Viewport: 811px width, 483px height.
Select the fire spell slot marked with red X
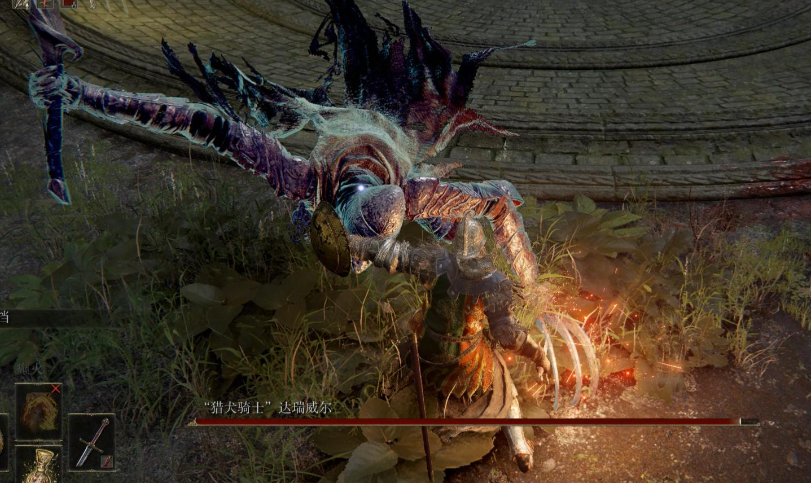pyautogui.click(x=39, y=410)
